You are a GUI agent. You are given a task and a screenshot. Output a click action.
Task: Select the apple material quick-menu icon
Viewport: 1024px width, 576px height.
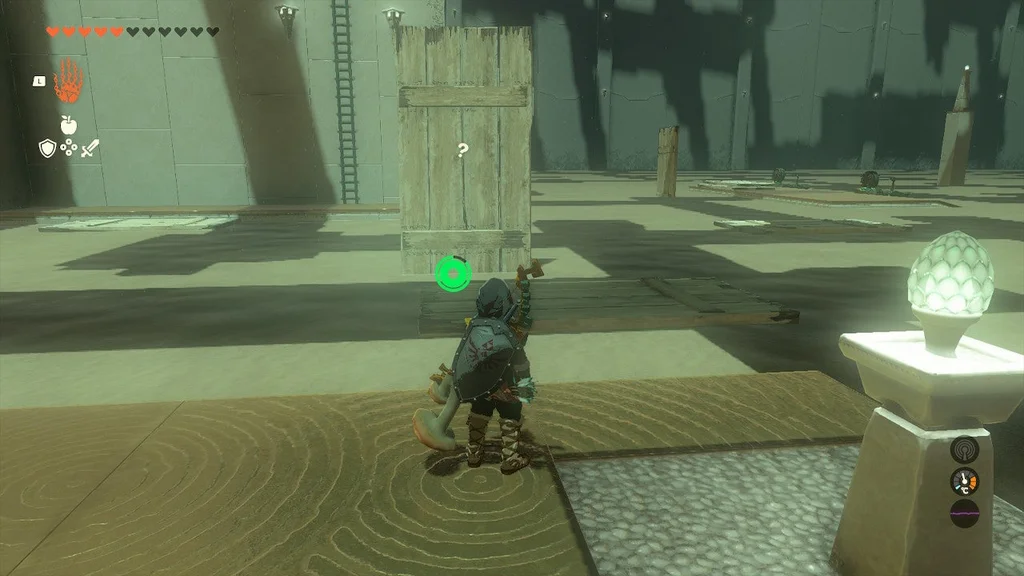coord(69,125)
